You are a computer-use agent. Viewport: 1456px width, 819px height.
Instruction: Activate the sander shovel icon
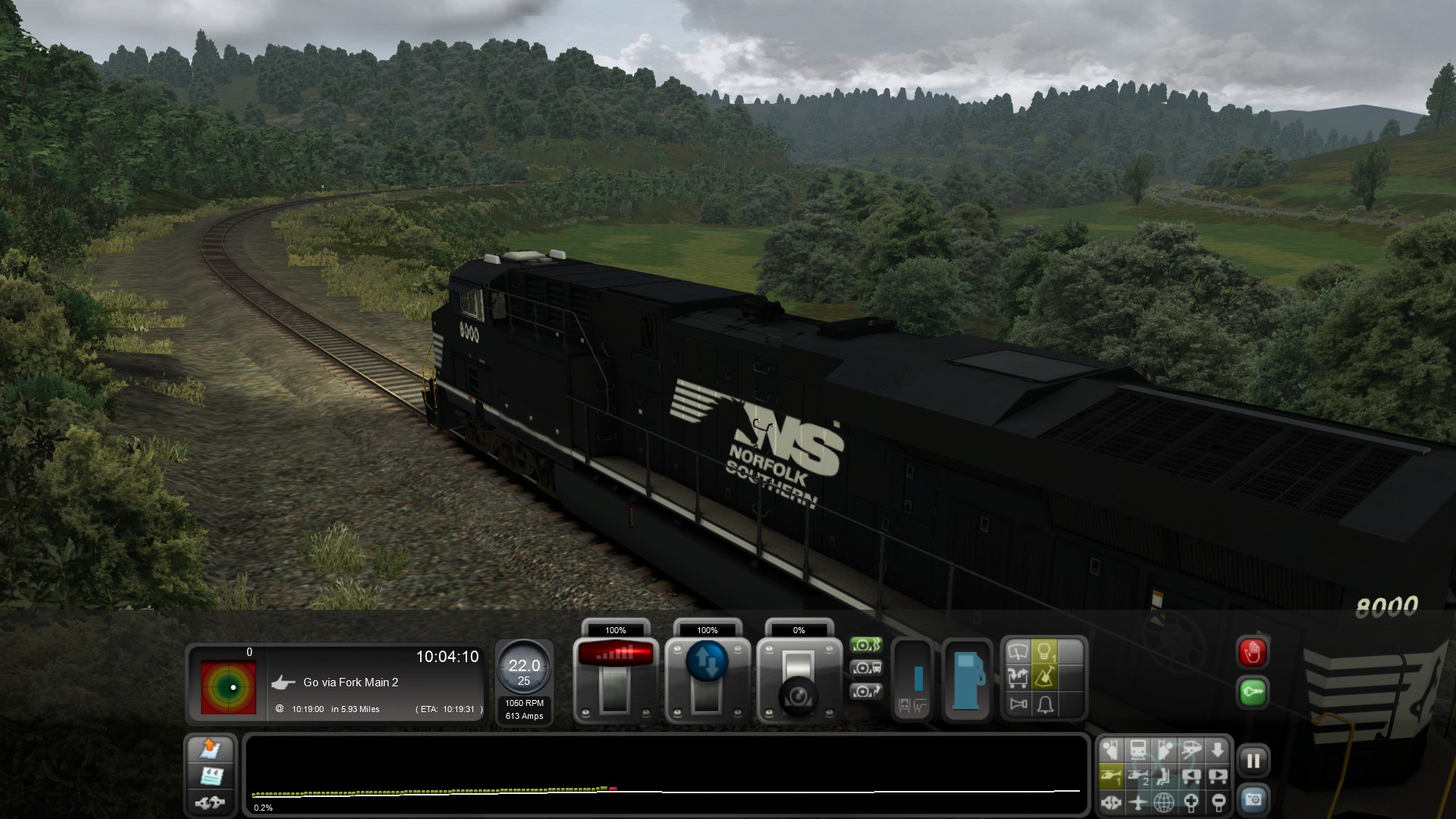1045,677
